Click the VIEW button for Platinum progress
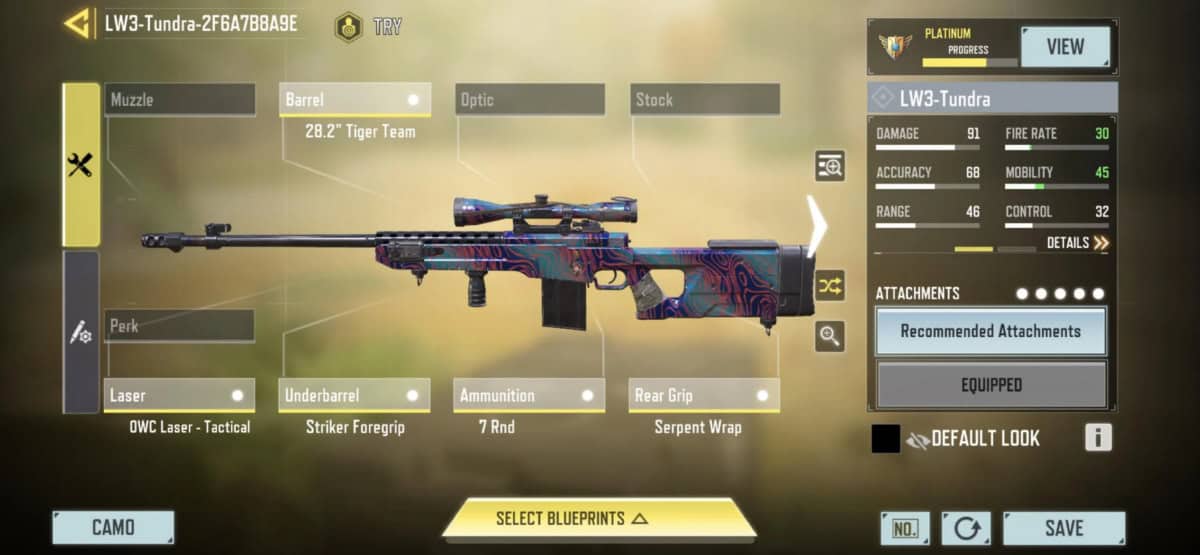 pos(1065,47)
